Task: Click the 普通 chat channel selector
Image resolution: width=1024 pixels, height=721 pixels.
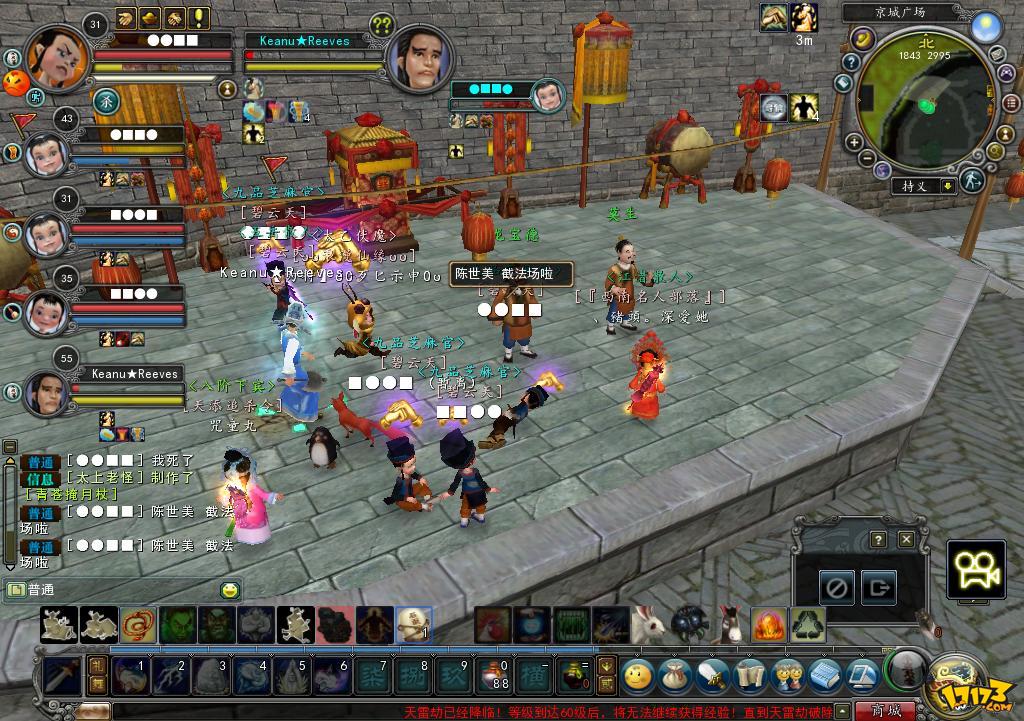Action: tap(30, 590)
